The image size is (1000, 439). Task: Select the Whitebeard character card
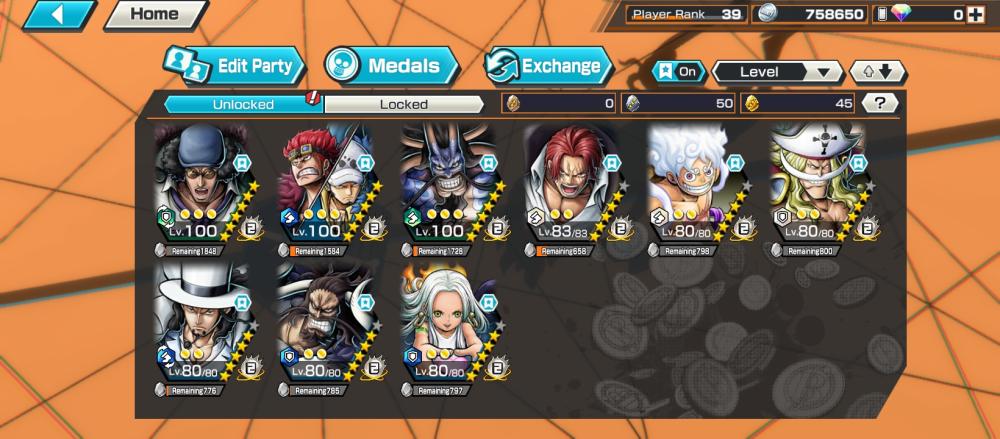coord(816,187)
